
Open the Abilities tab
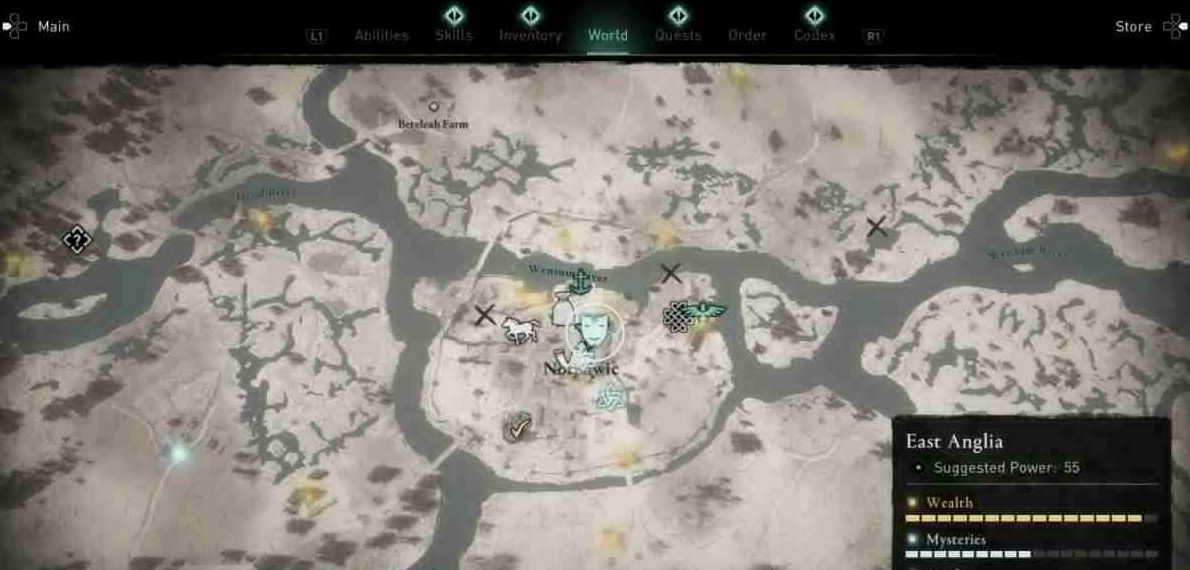(x=381, y=36)
